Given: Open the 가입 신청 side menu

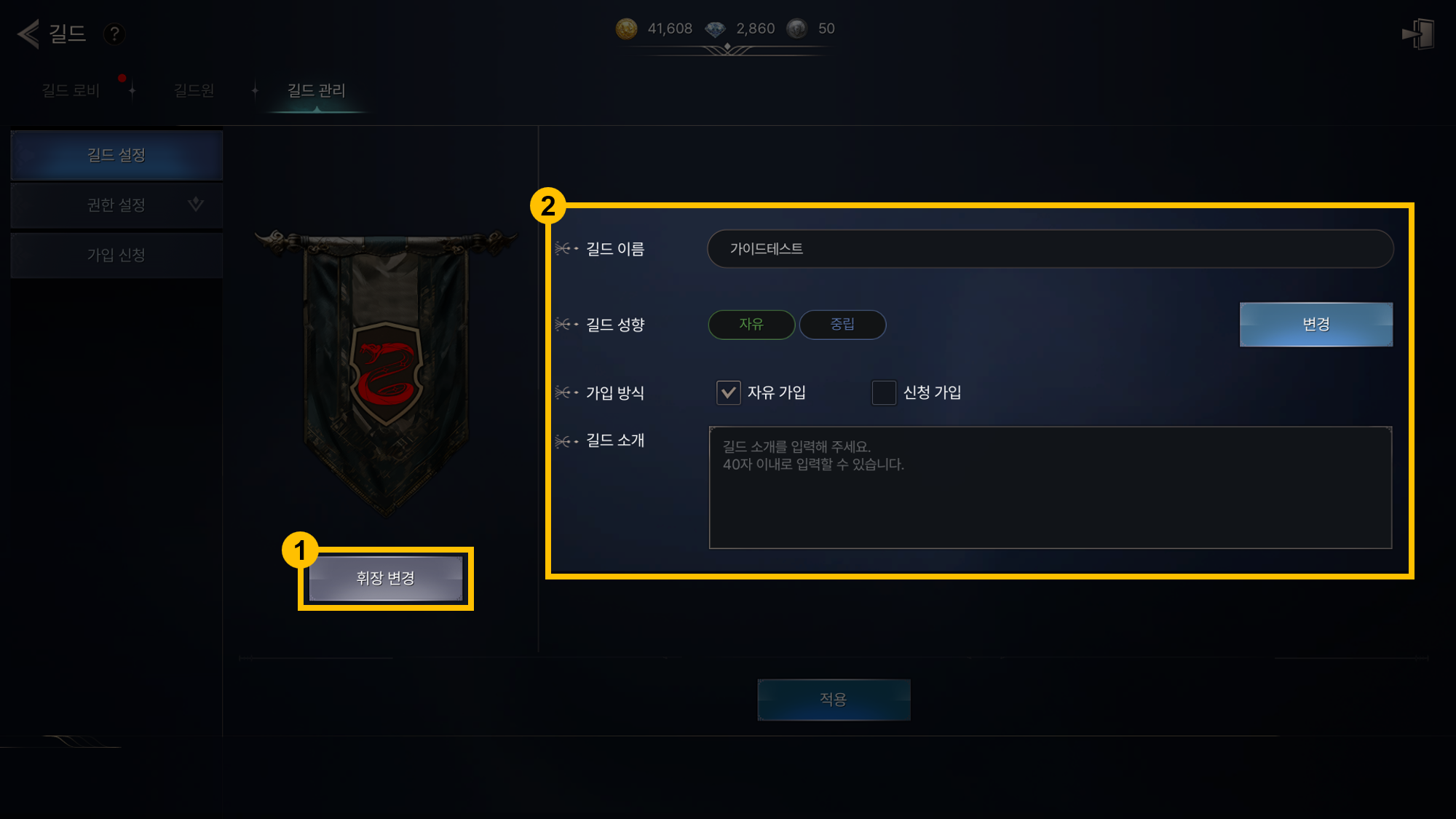Looking at the screenshot, I should tap(116, 255).
